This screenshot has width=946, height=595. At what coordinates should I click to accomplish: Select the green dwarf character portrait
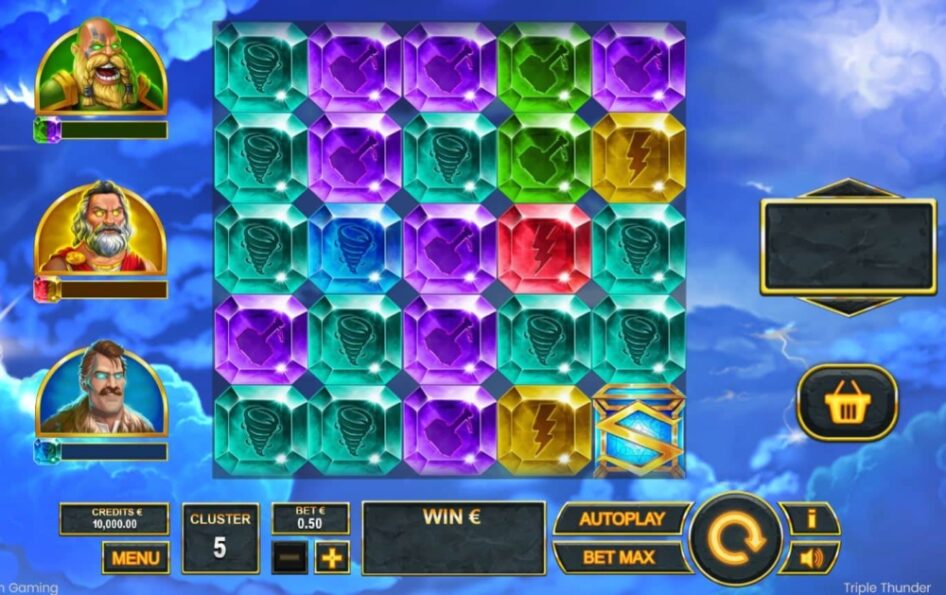(100, 68)
